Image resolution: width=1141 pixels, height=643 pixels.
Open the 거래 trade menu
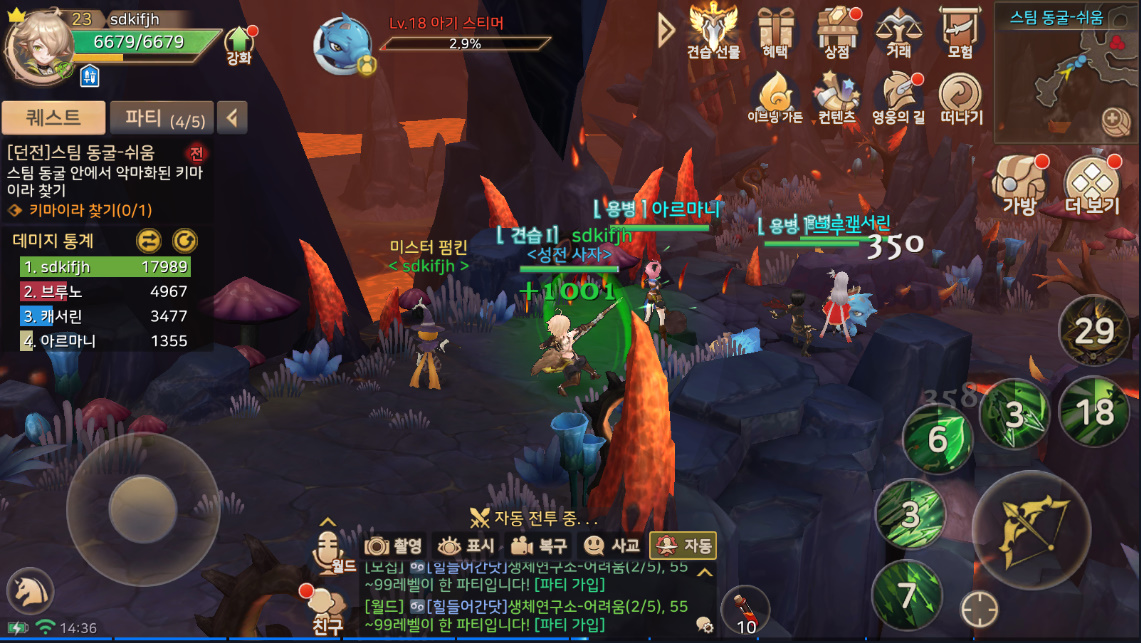(x=898, y=31)
